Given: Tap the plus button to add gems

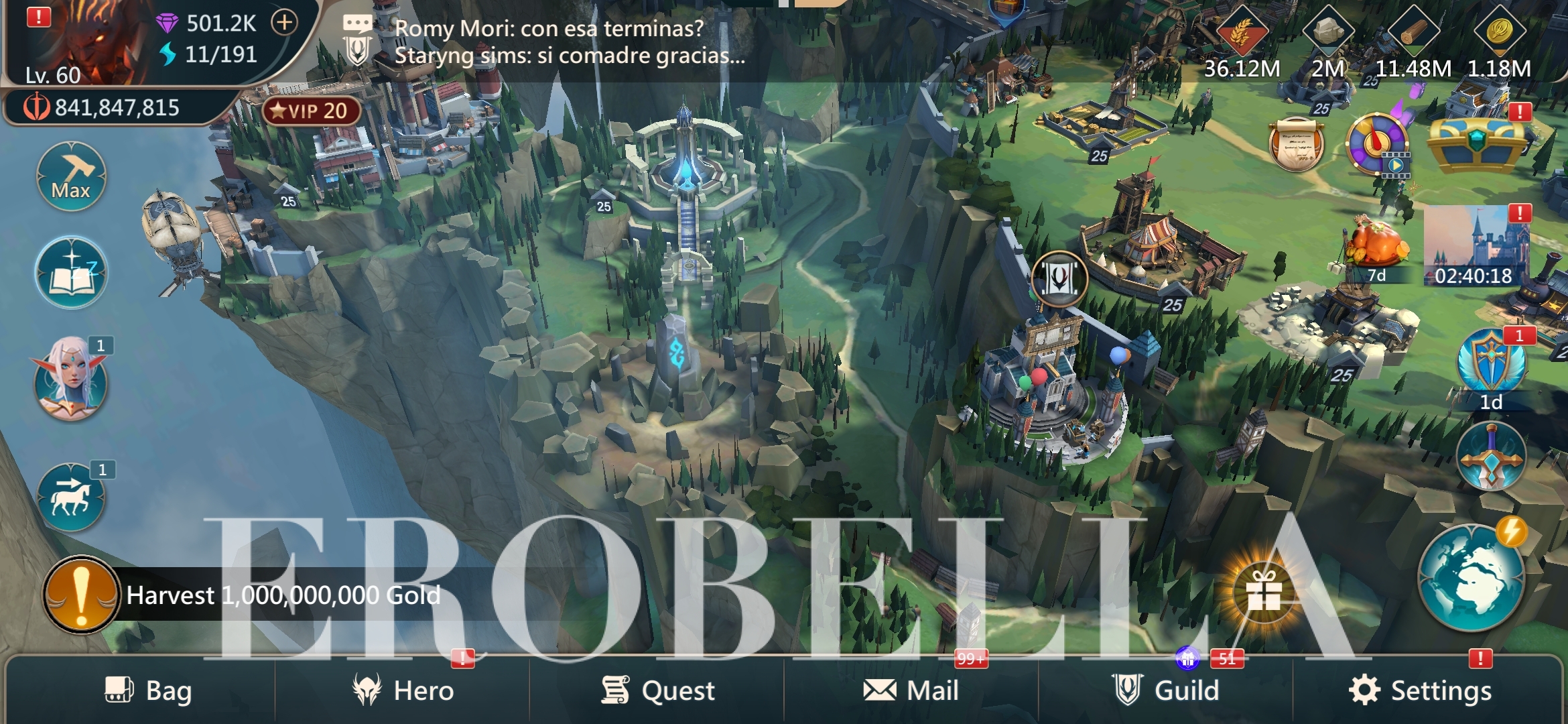Looking at the screenshot, I should pyautogui.click(x=285, y=23).
